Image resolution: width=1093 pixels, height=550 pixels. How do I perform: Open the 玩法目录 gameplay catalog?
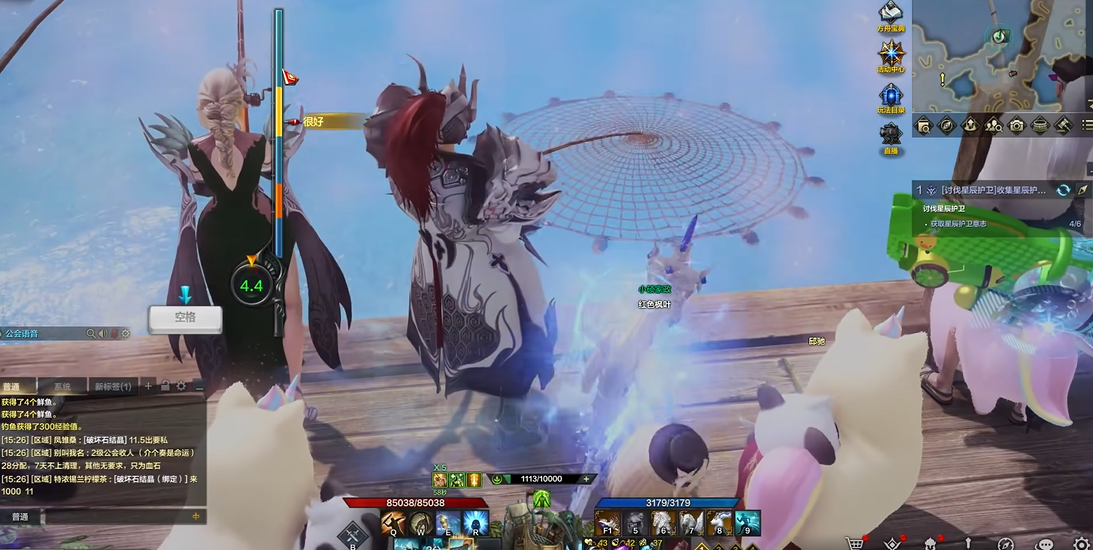[892, 95]
